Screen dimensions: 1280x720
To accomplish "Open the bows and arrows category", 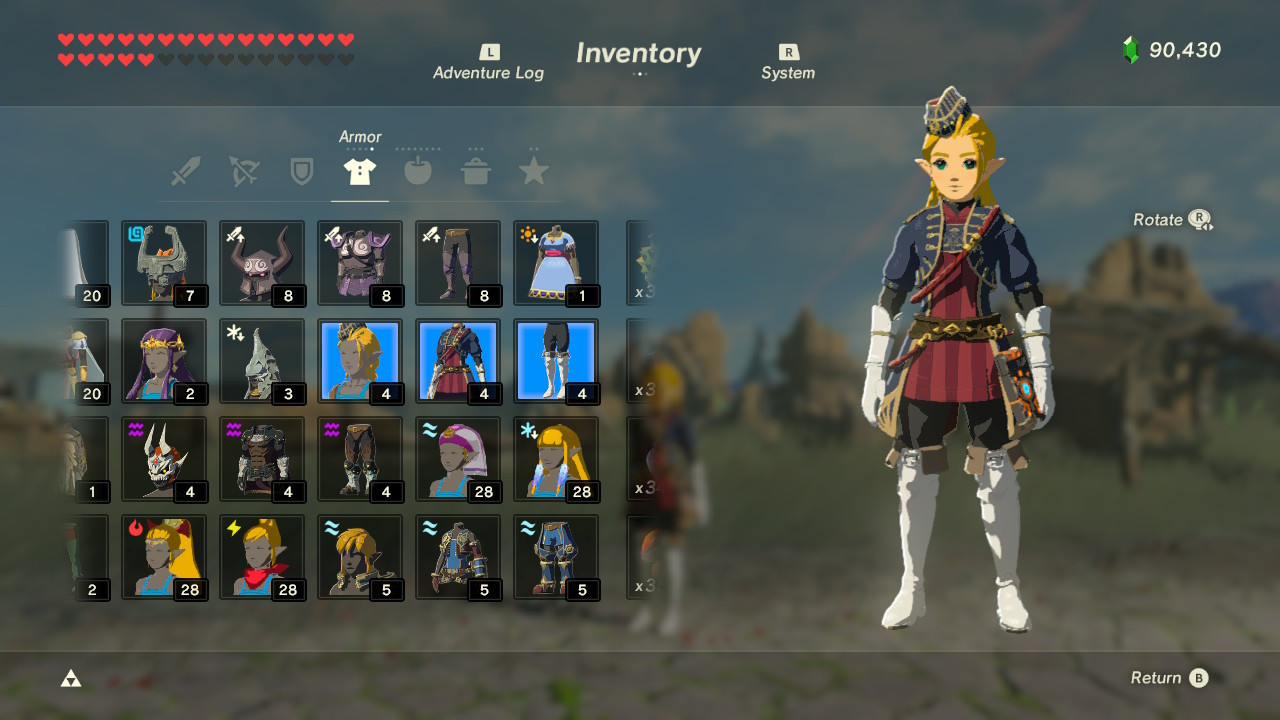I will (x=244, y=170).
